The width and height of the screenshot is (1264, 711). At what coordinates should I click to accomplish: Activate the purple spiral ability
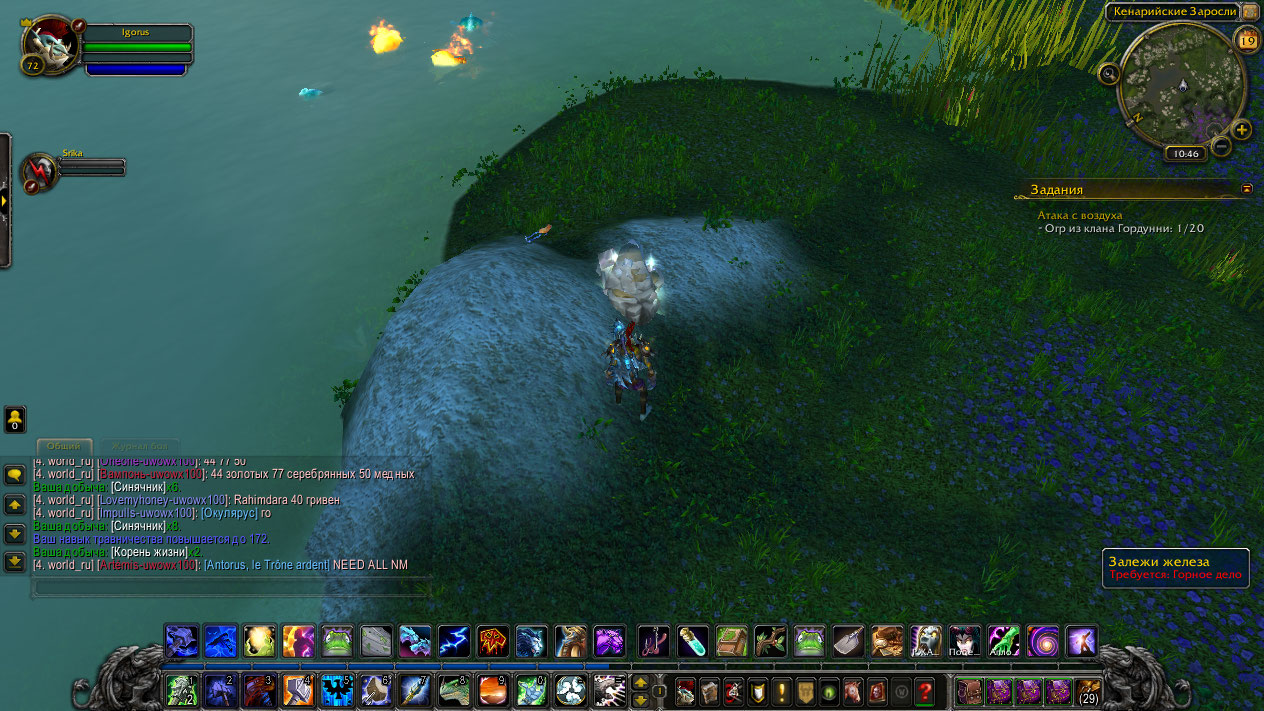point(1042,641)
